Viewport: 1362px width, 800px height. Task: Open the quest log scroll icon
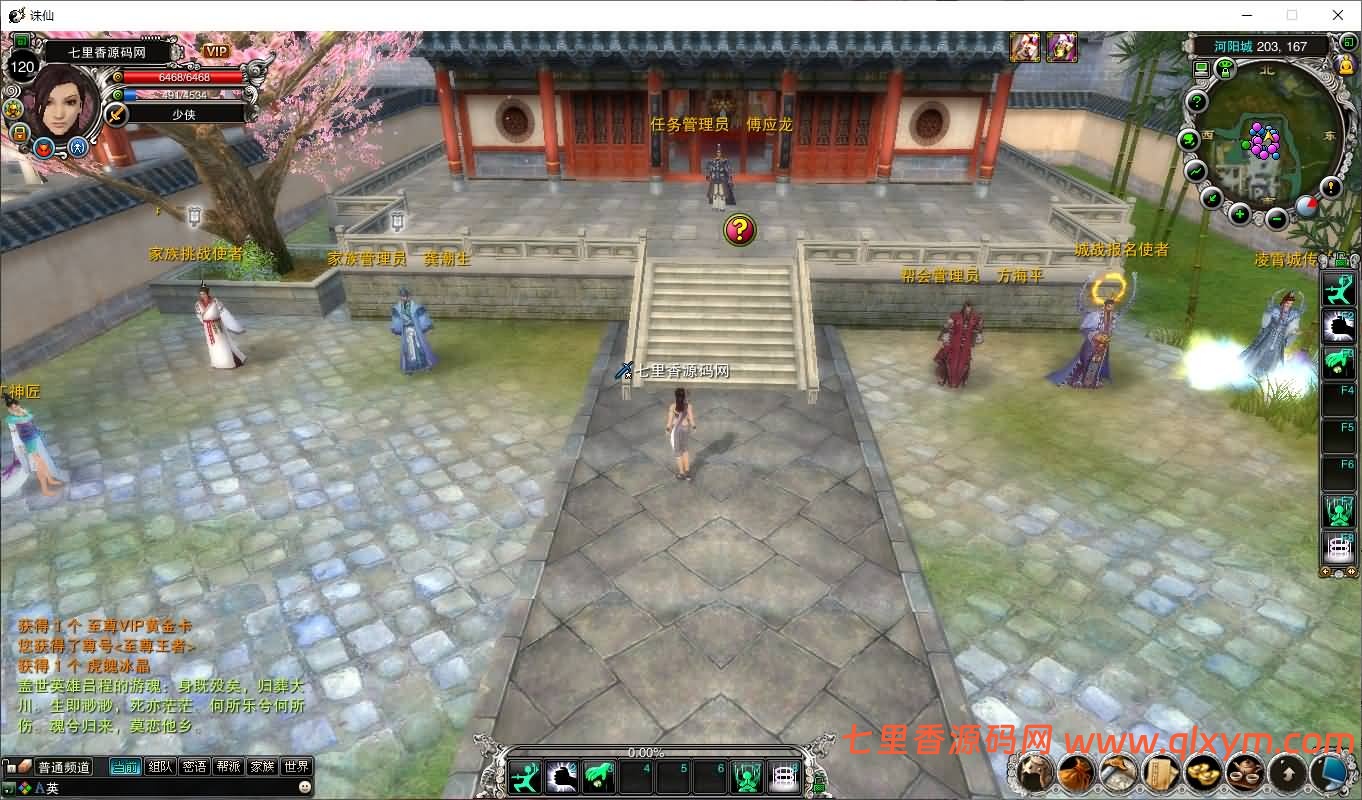click(1159, 772)
